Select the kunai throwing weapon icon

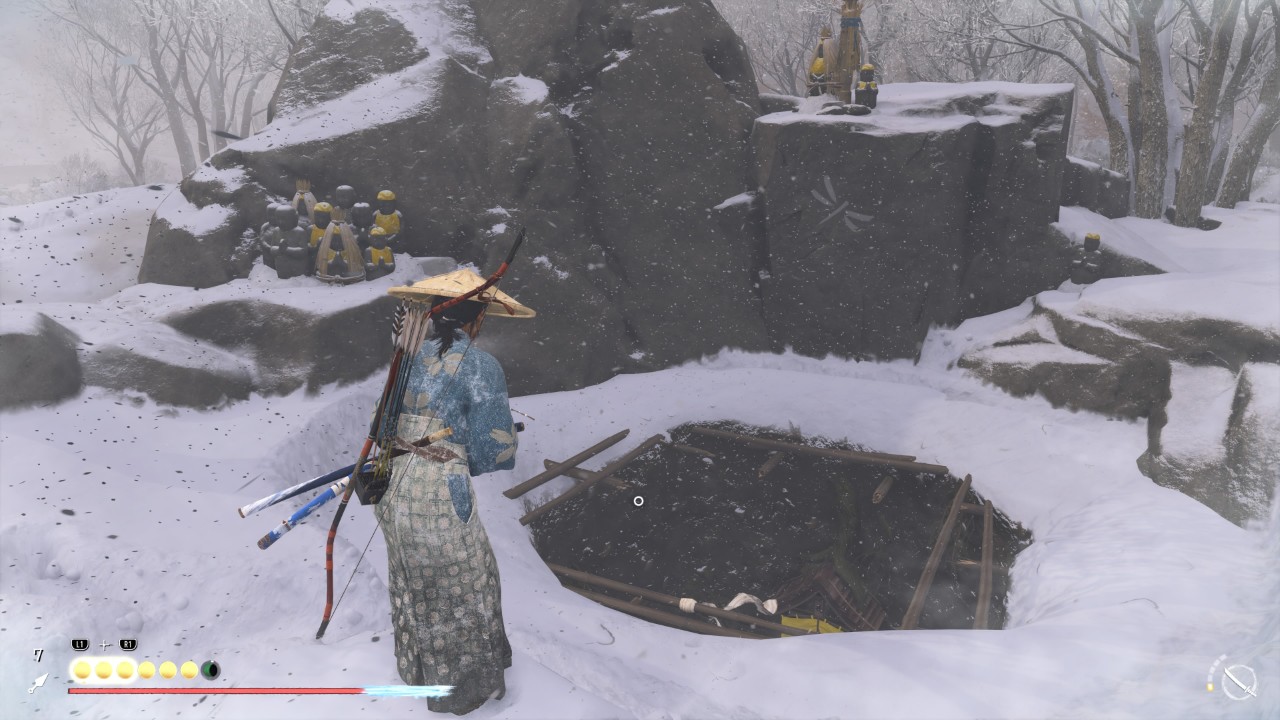(x=38, y=682)
